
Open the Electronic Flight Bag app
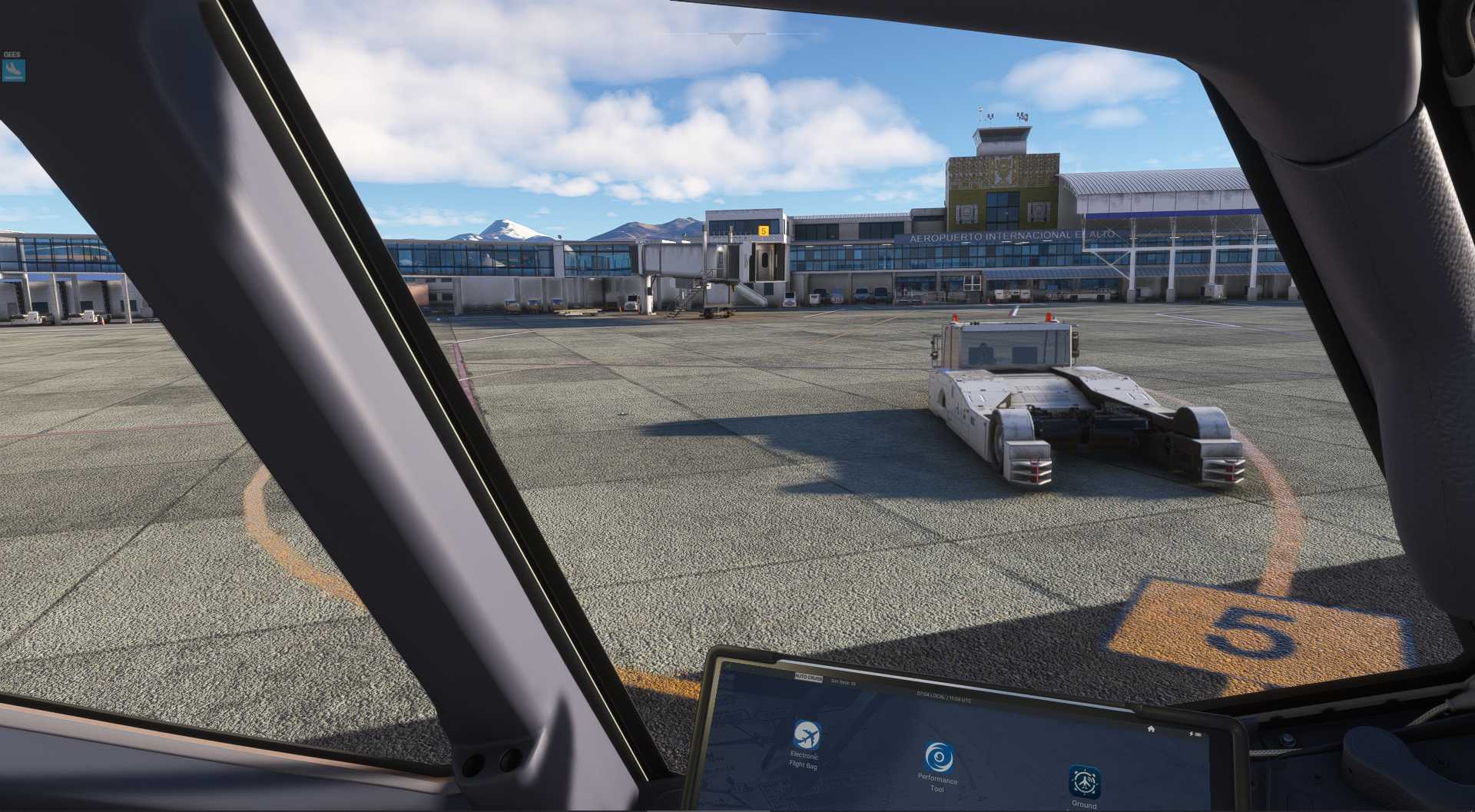[806, 735]
